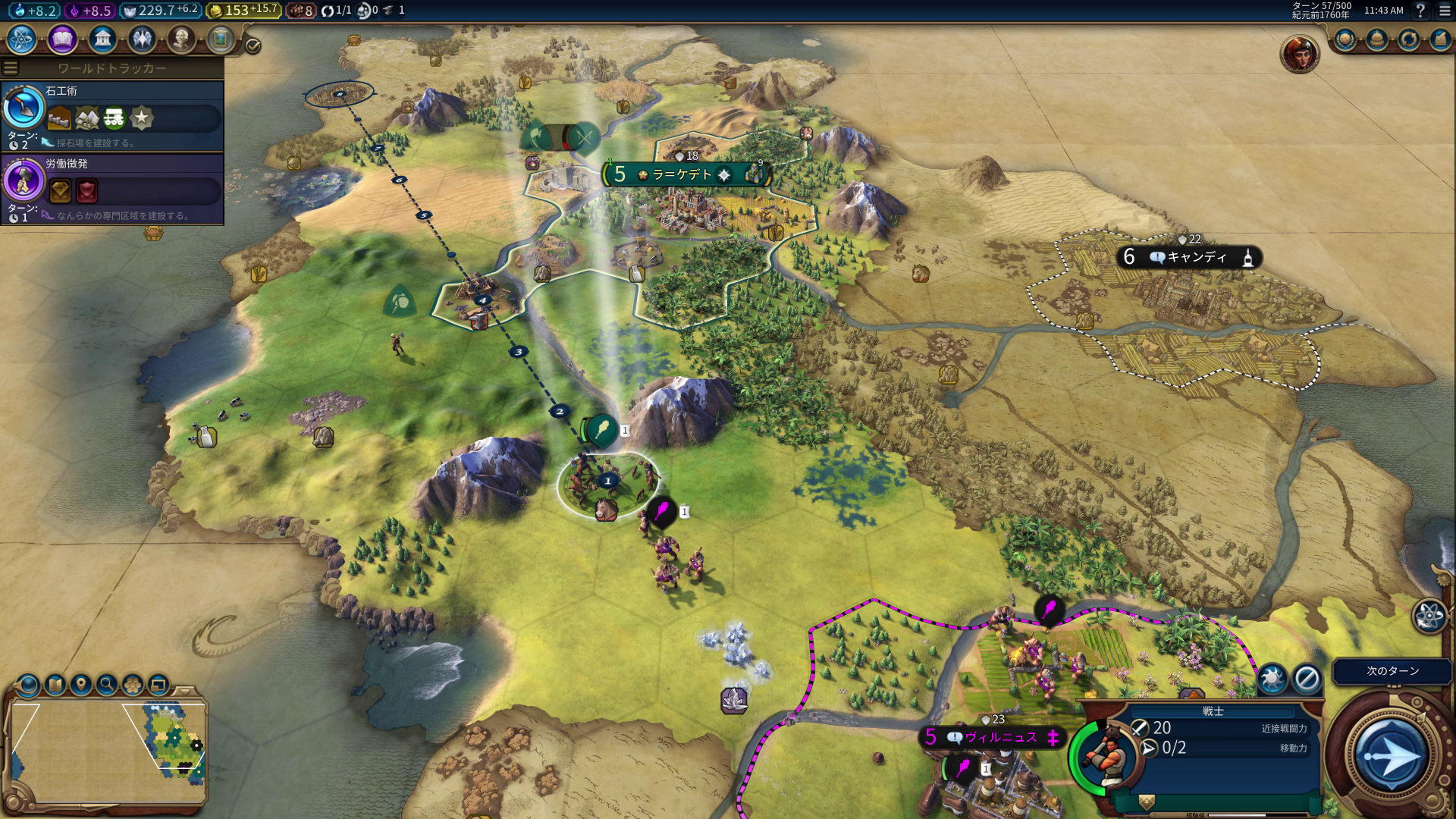Screen dimensions: 1456x819
Task: Open the Civilopedia question mark help
Action: [x=1420, y=11]
